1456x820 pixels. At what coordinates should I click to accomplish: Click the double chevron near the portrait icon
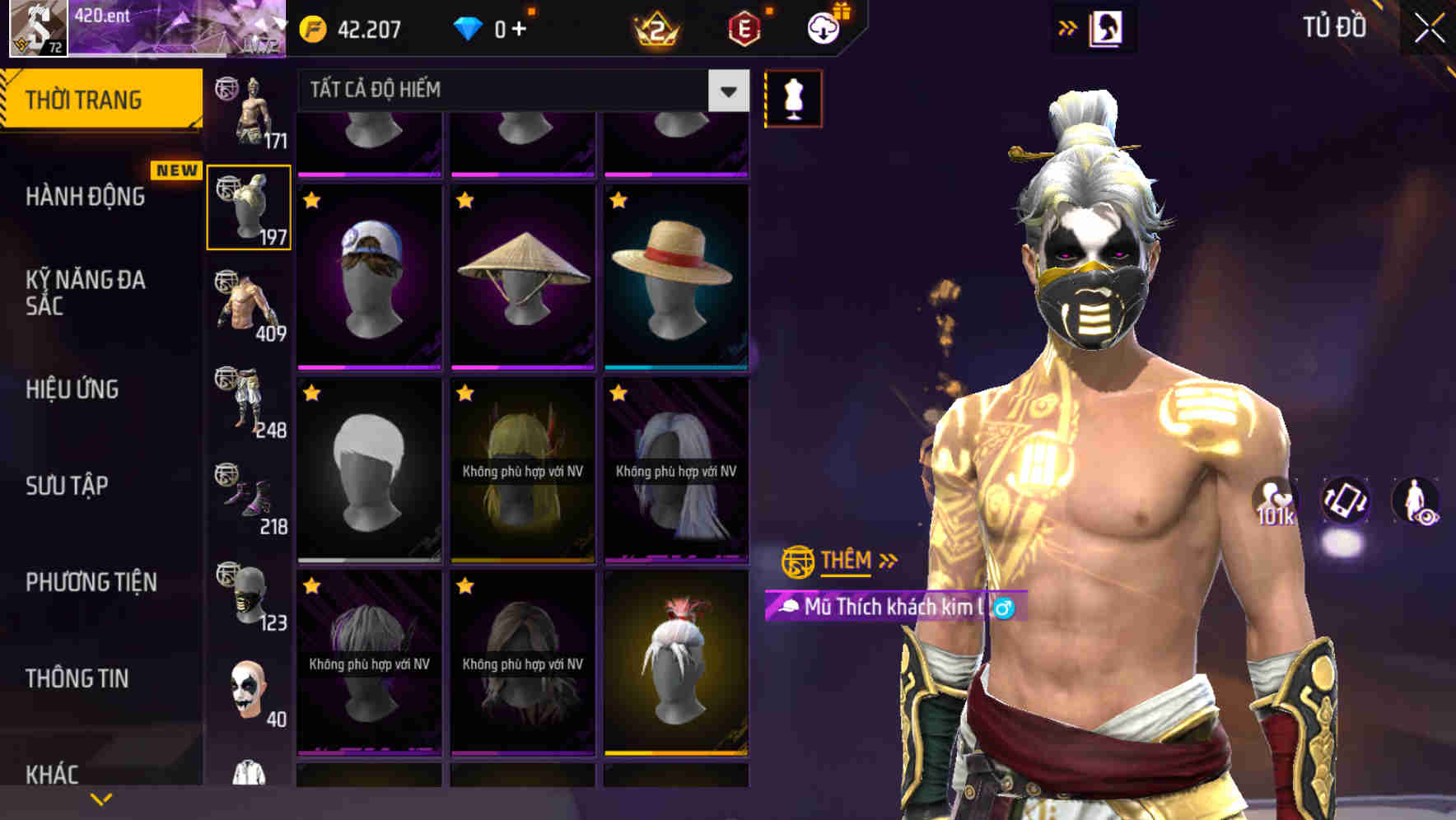tap(1068, 27)
